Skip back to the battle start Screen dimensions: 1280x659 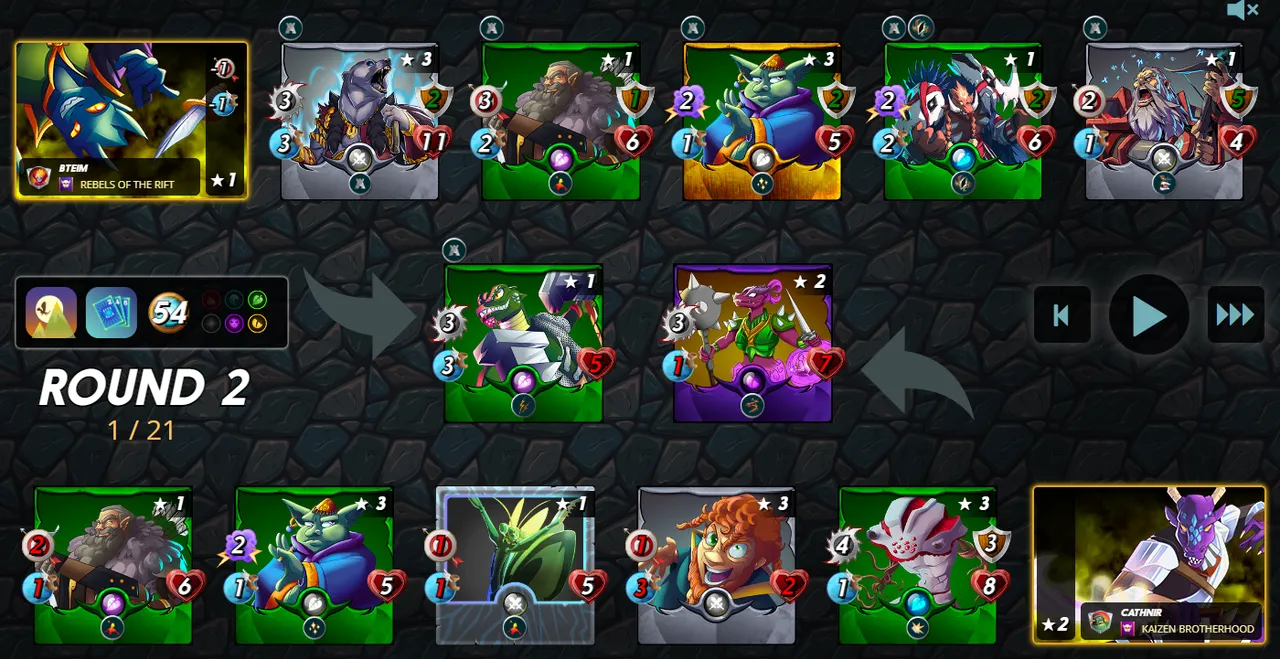click(x=1061, y=315)
